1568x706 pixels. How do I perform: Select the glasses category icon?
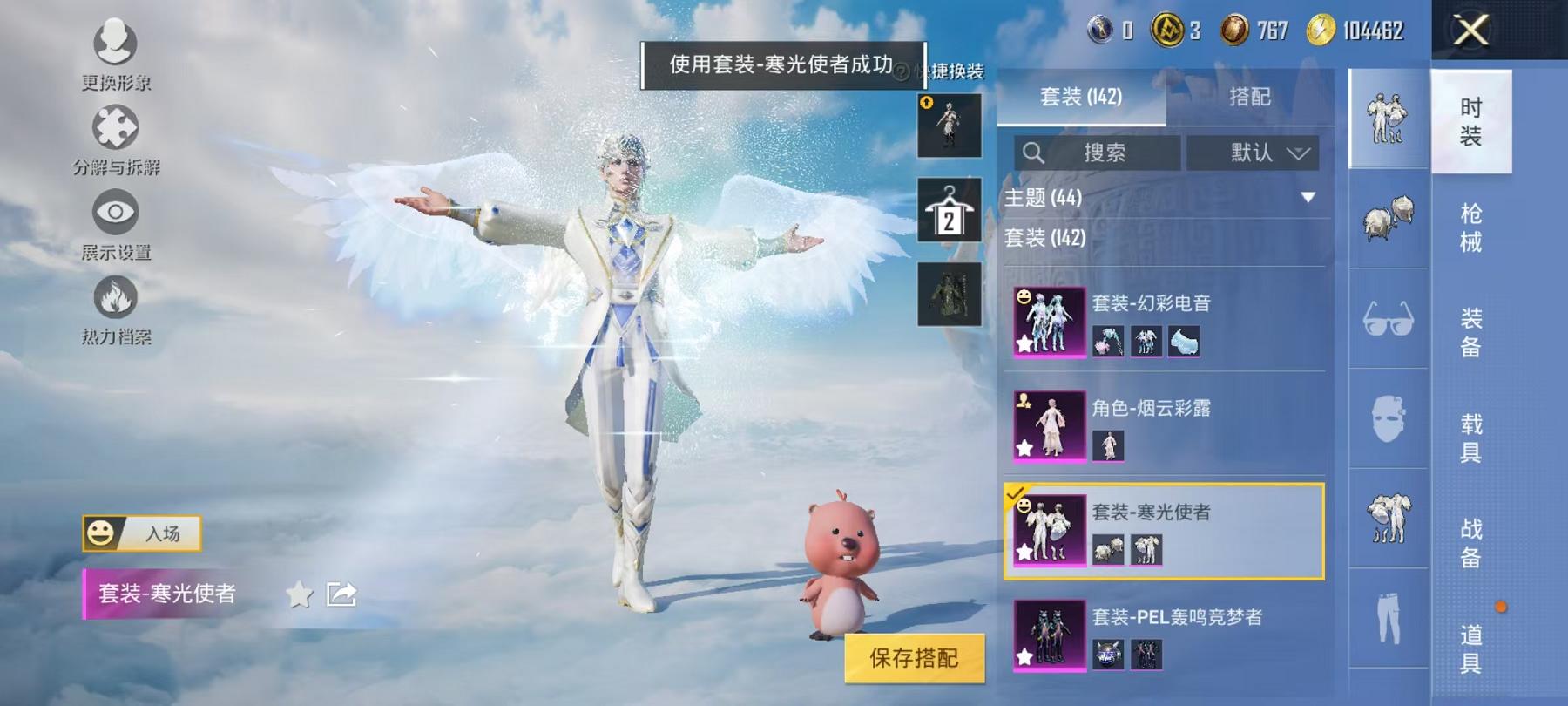tap(1389, 320)
